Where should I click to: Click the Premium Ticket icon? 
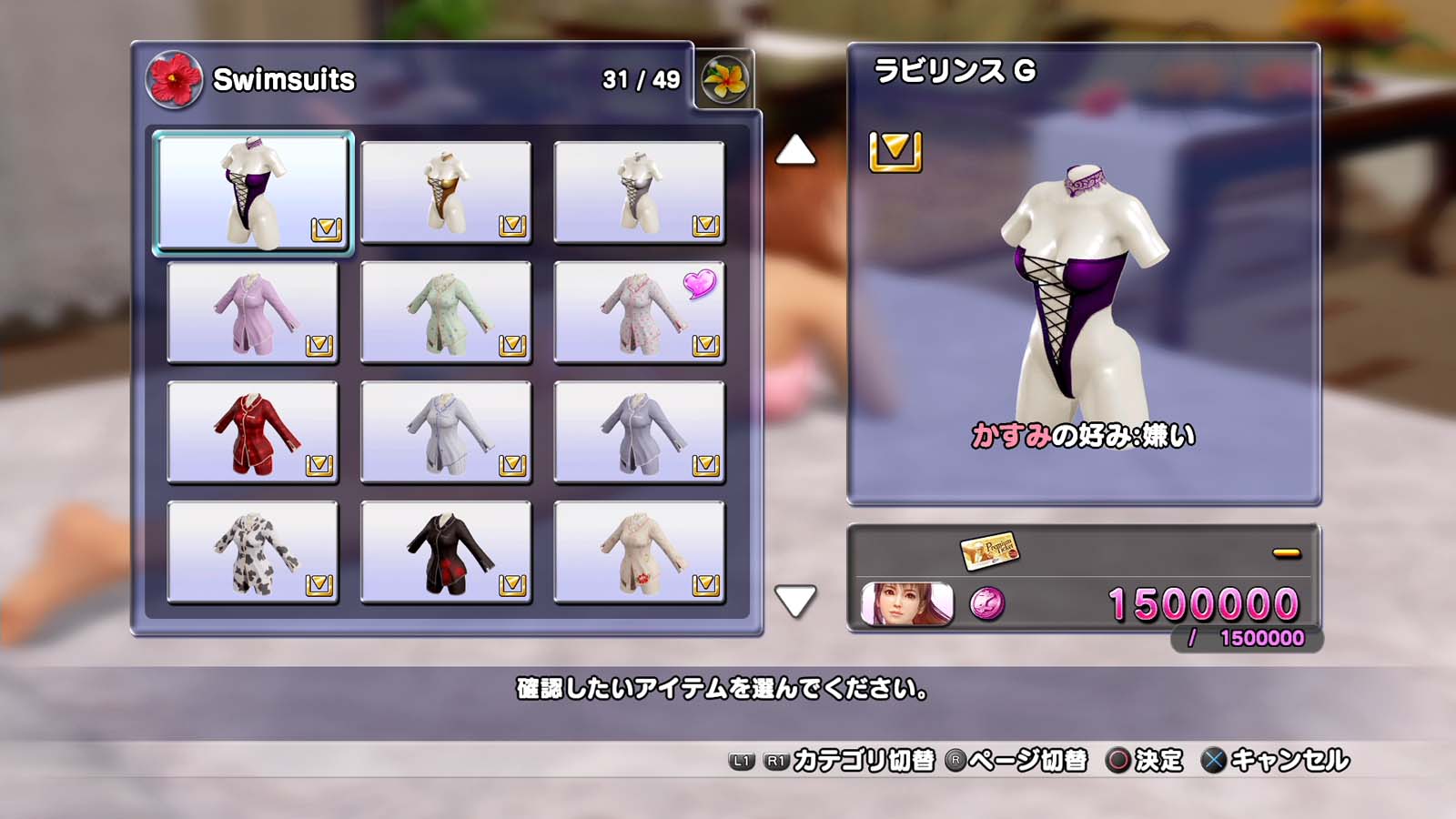click(x=989, y=550)
